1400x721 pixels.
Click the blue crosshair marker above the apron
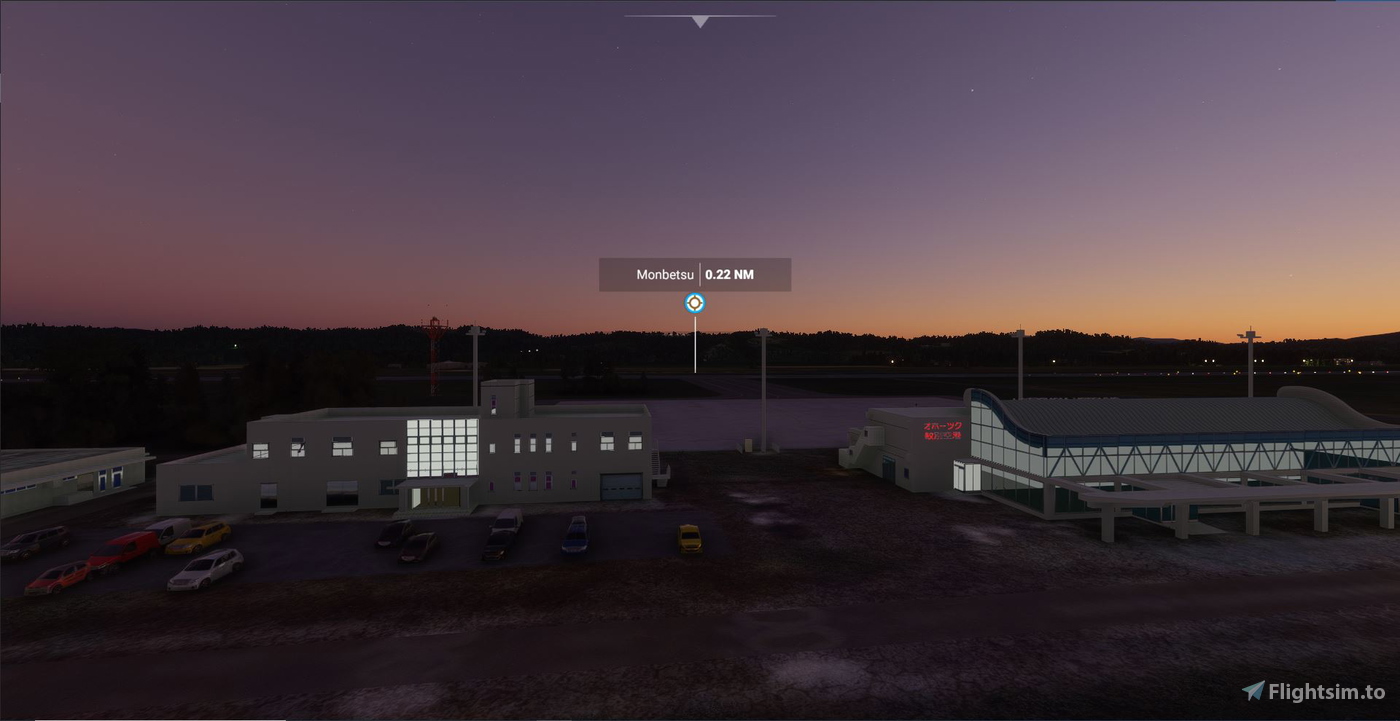click(x=694, y=302)
